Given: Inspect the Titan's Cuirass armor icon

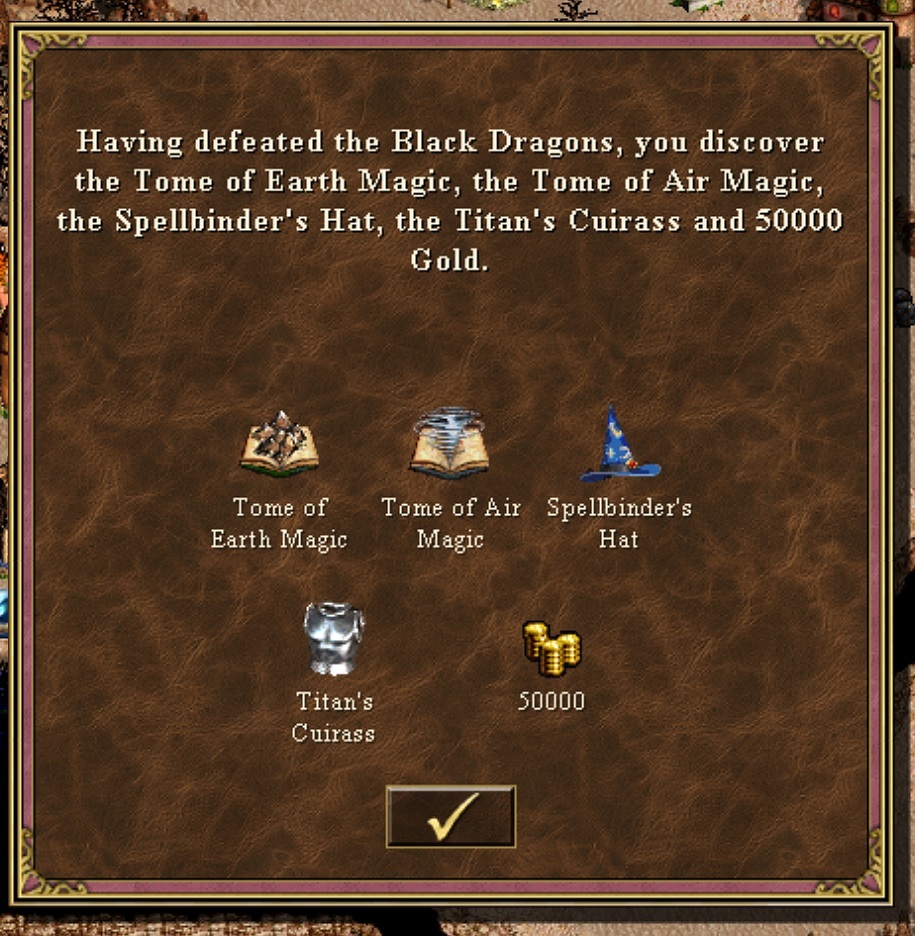Looking at the screenshot, I should coord(334,638).
